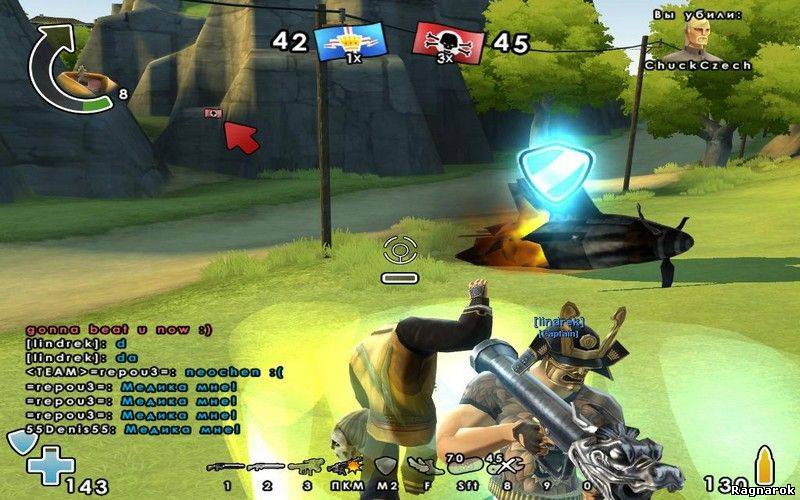Use the shield ability marked M2
Screen dimensions: 800x500
[385, 466]
